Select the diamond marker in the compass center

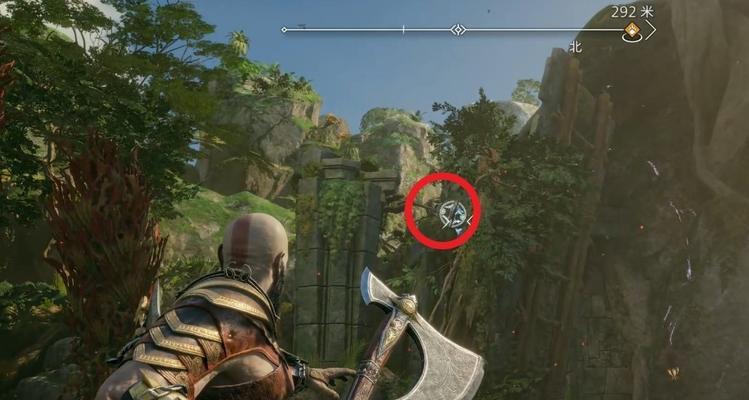click(x=458, y=30)
